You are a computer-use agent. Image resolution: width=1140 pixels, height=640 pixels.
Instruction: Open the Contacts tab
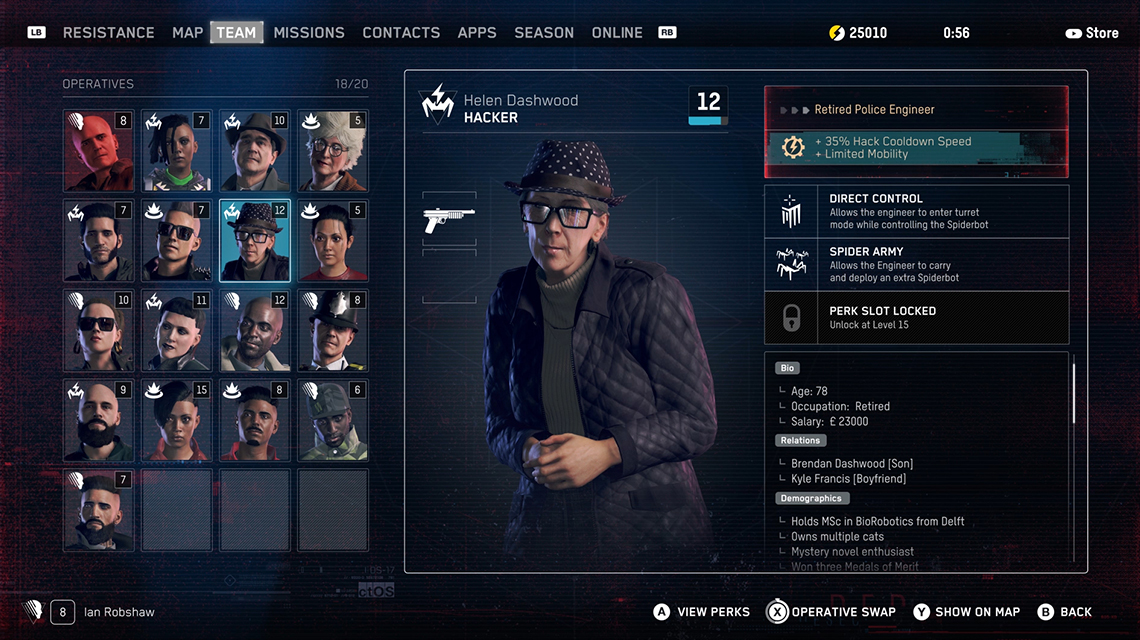(401, 33)
